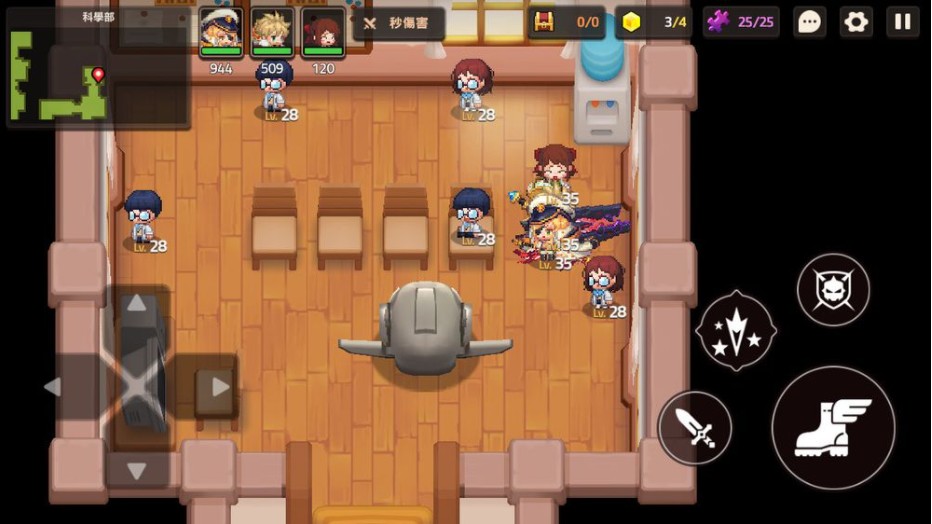The image size is (932, 524).
Task: Tap the yellow star cube counter
Action: tap(654, 22)
